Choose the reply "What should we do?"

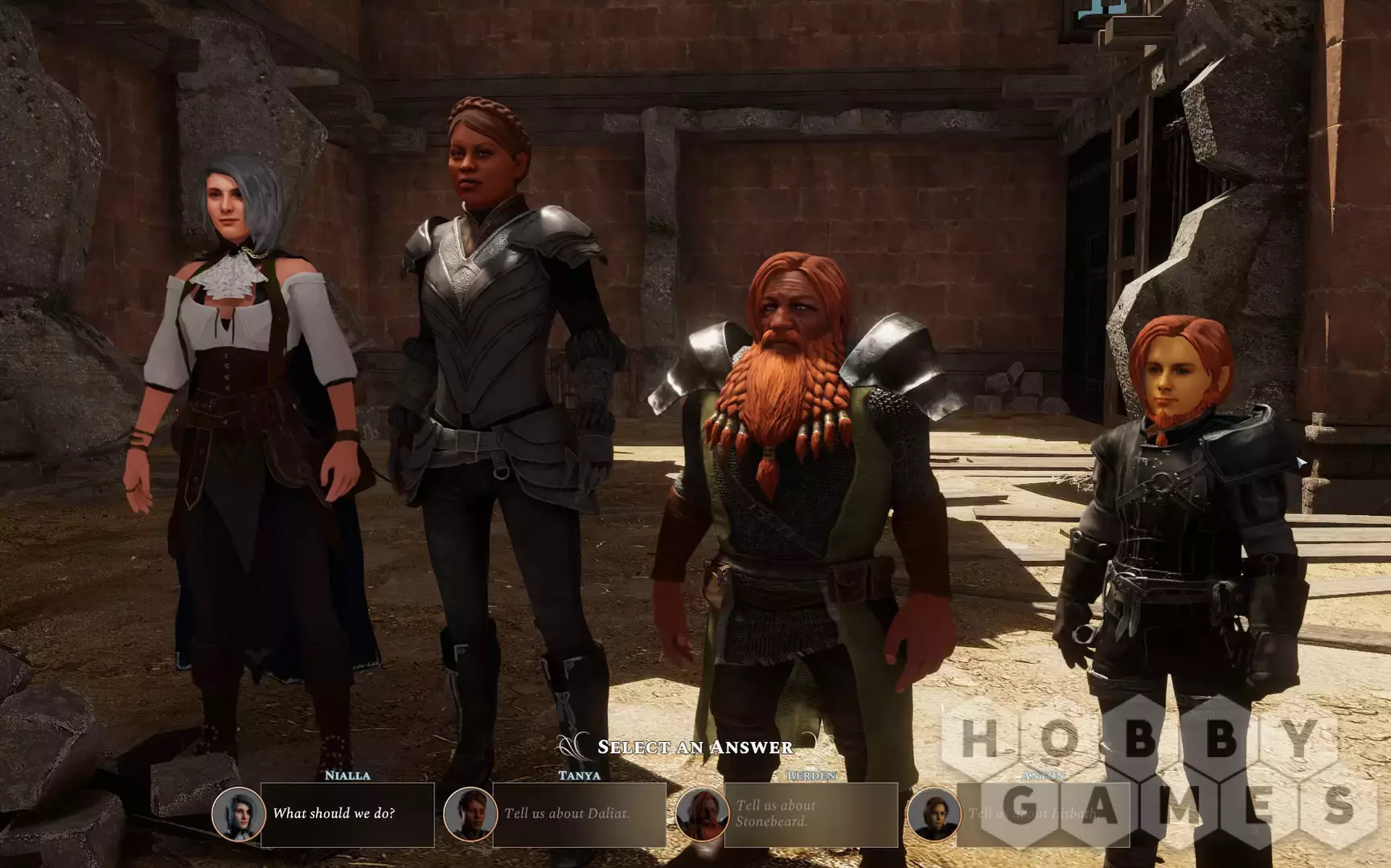coord(347,814)
